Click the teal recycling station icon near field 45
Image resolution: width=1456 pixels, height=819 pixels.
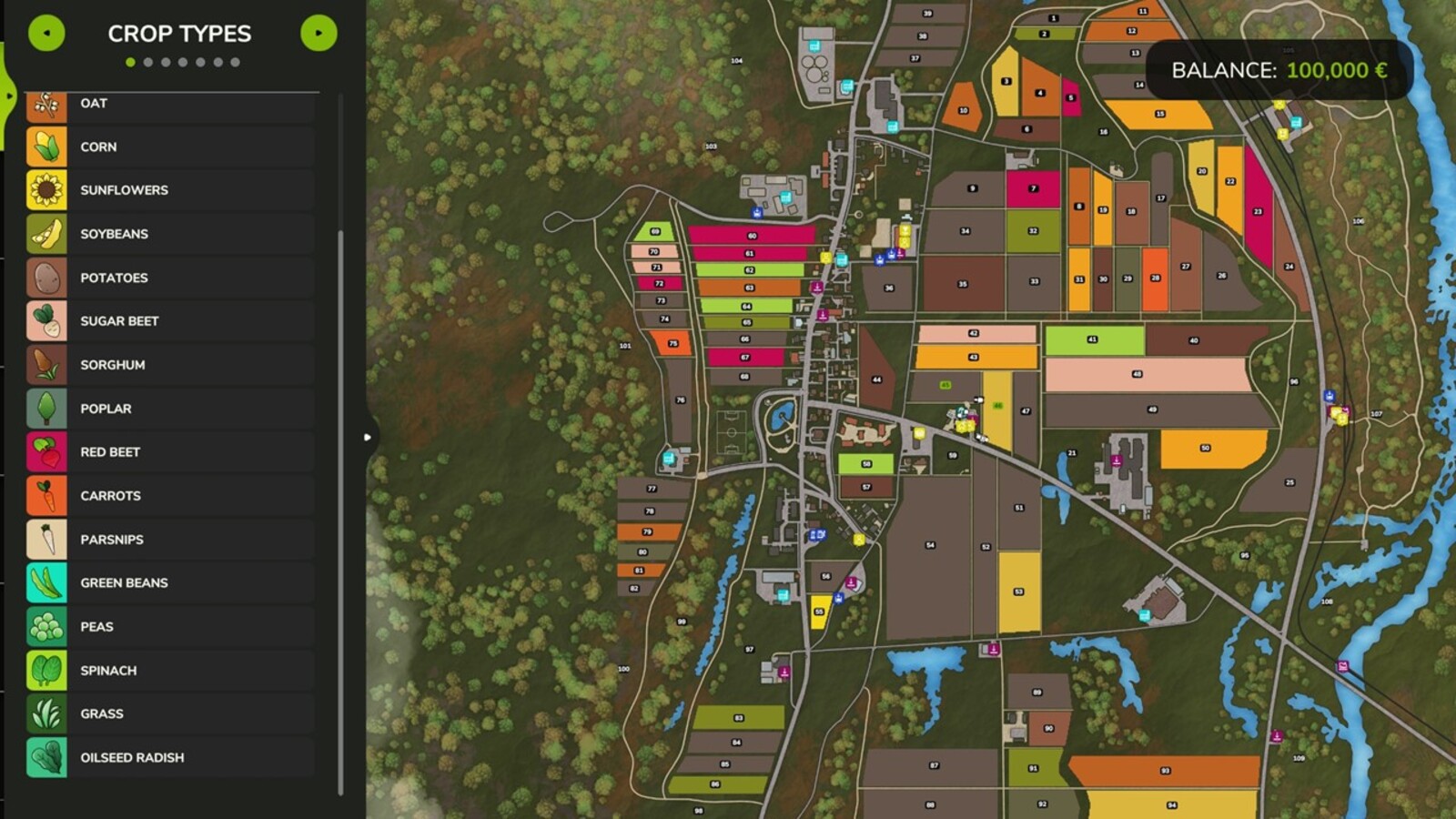961,413
